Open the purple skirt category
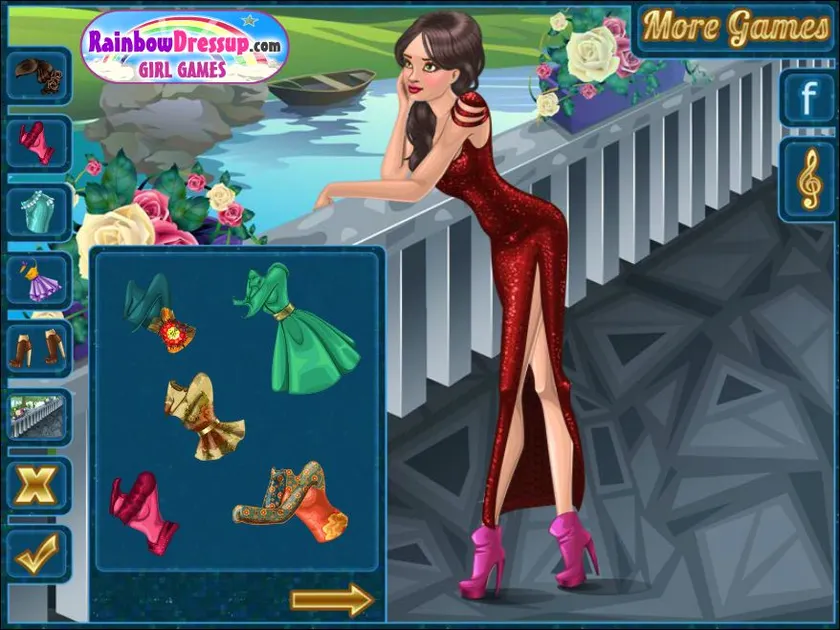This screenshot has height=630, width=840. (39, 280)
